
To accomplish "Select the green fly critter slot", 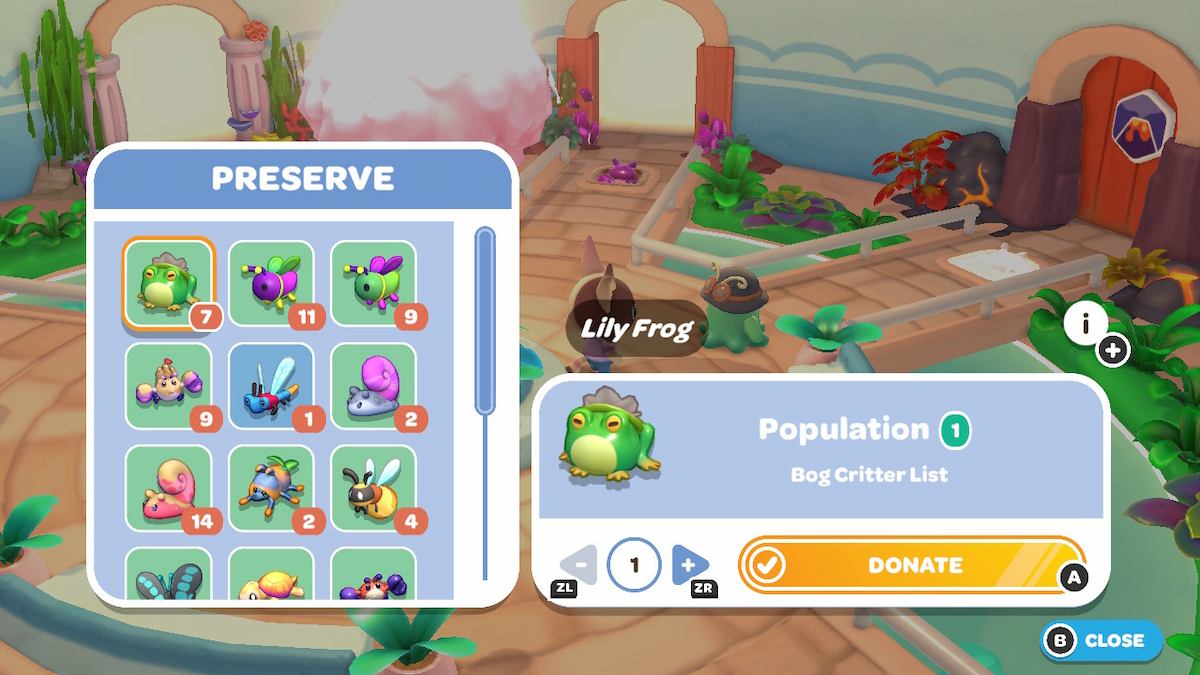I will (x=373, y=283).
